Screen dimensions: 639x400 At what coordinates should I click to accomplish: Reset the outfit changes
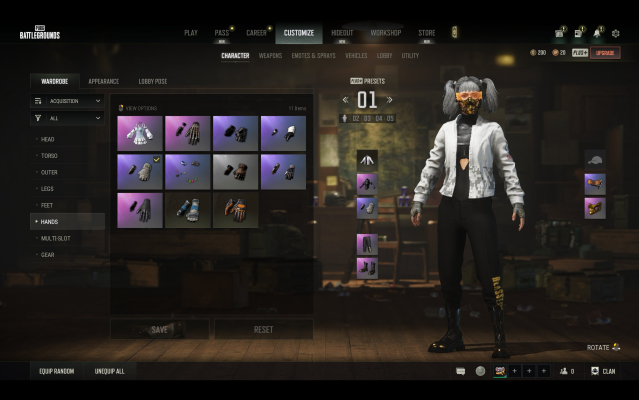[264, 329]
